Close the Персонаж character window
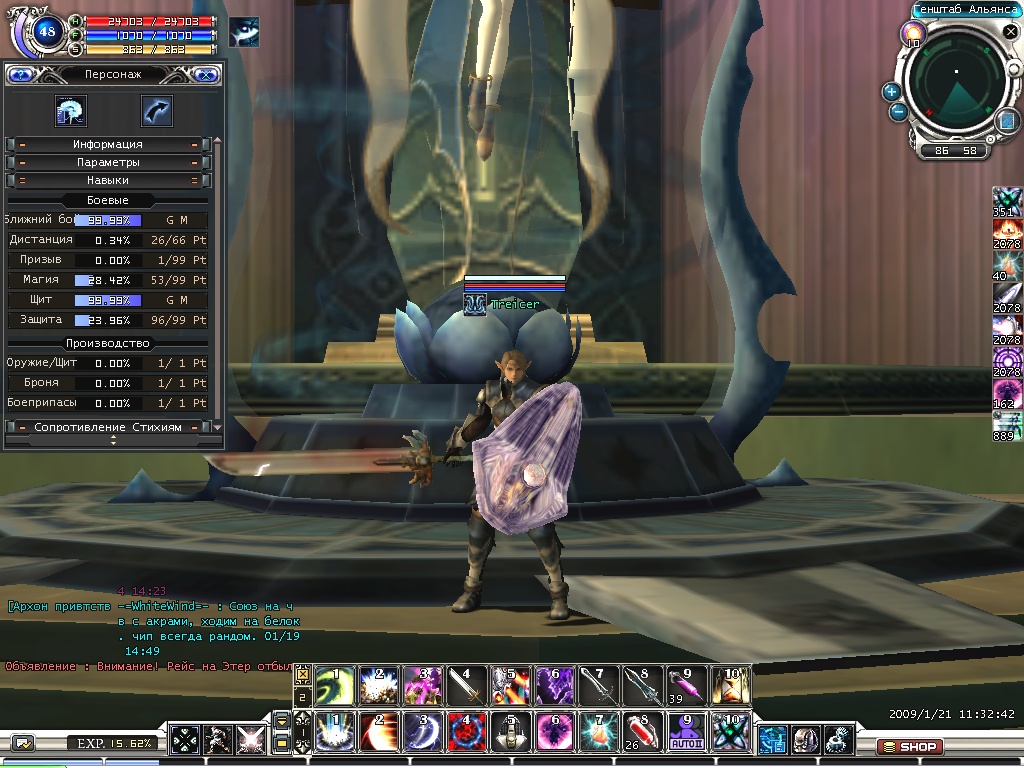 (205, 74)
